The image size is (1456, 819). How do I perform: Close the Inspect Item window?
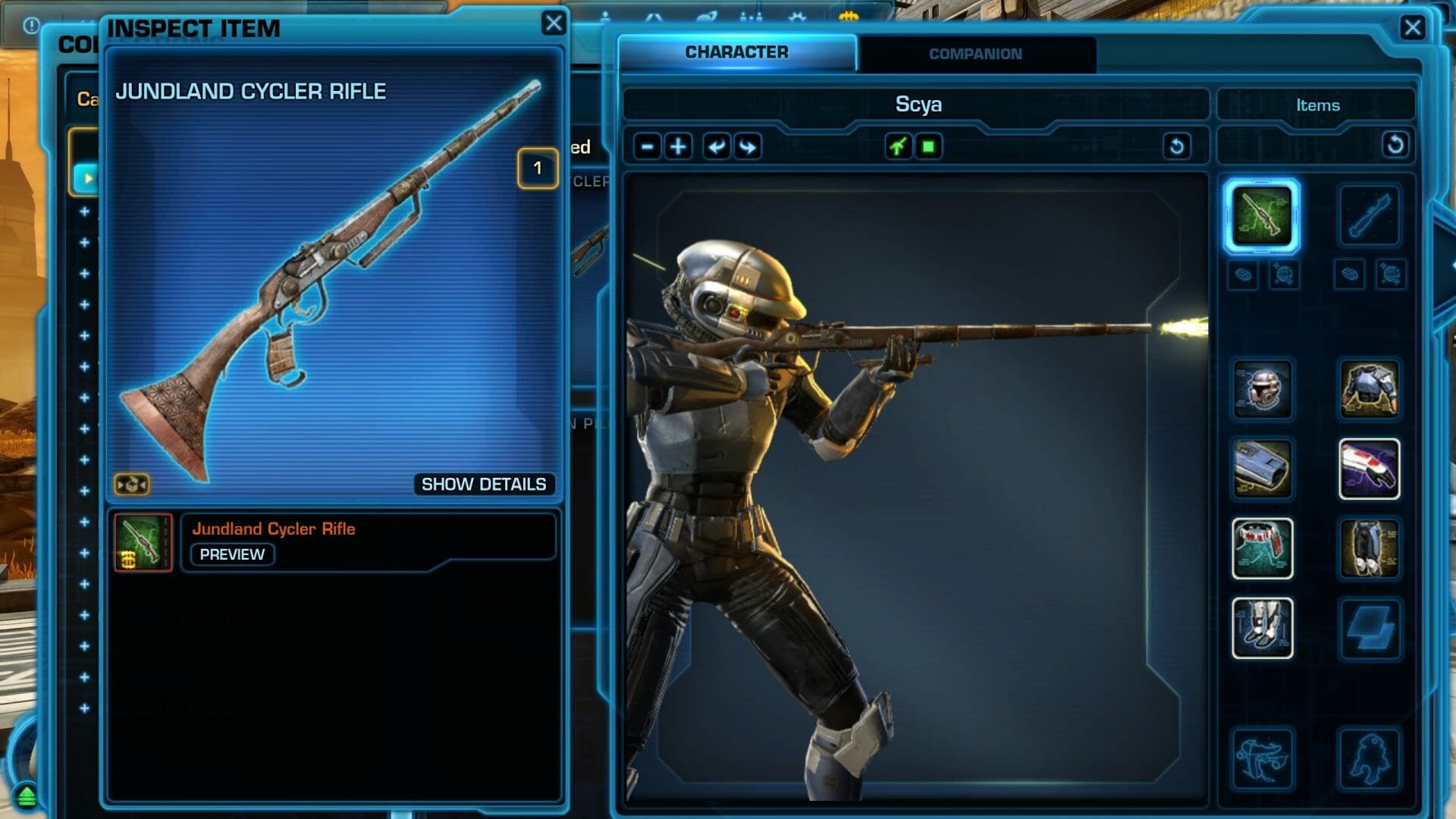pos(554,24)
